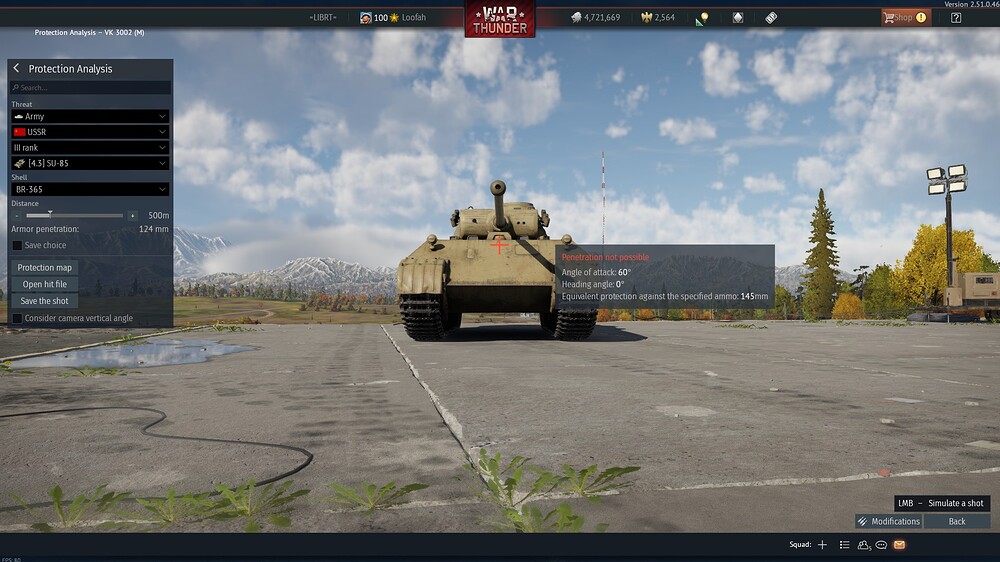Add a squad member with the plus icon
The width and height of the screenshot is (1000, 562).
[822, 545]
